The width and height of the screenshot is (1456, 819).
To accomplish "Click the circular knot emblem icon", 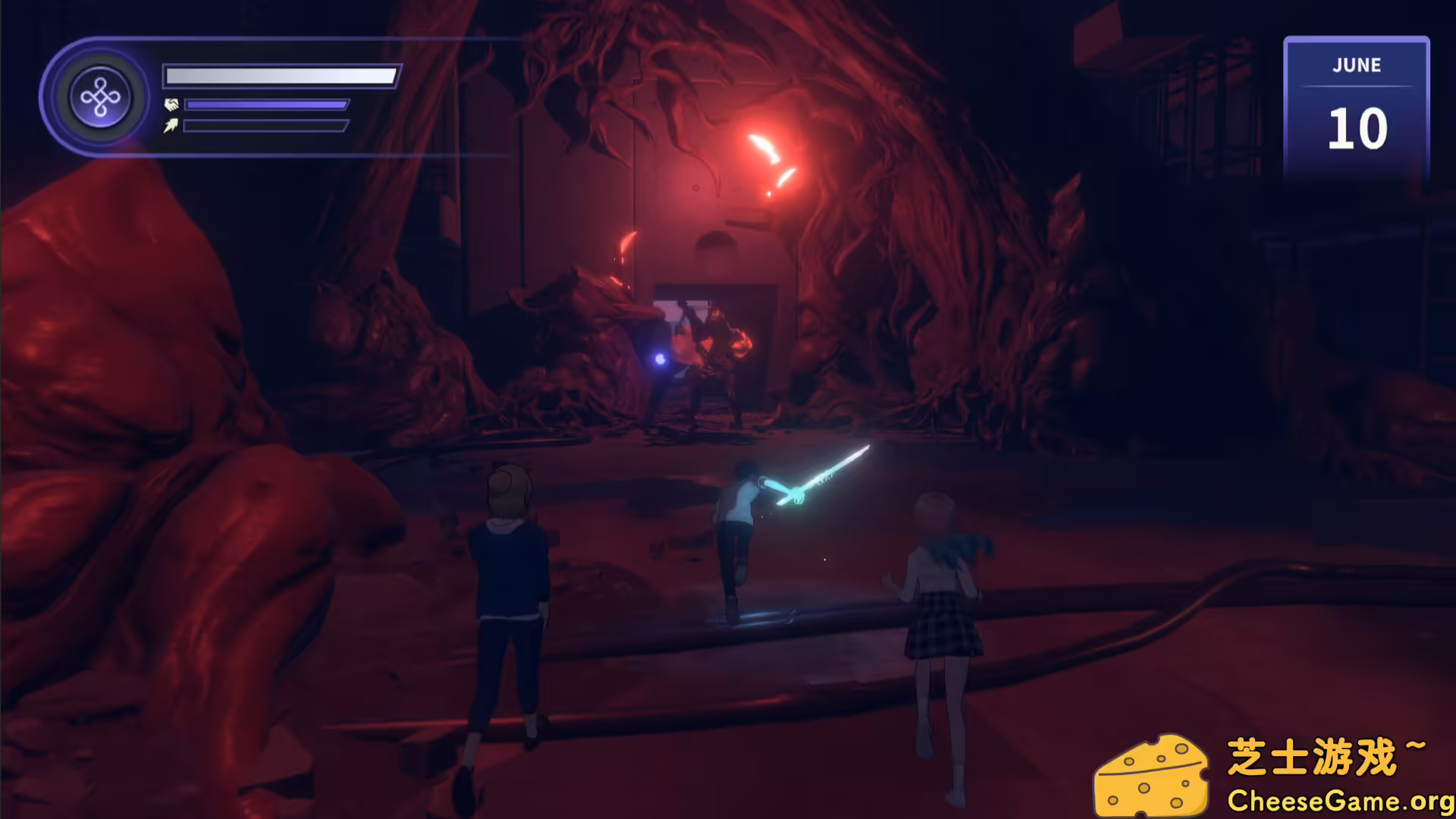I will pos(100,97).
